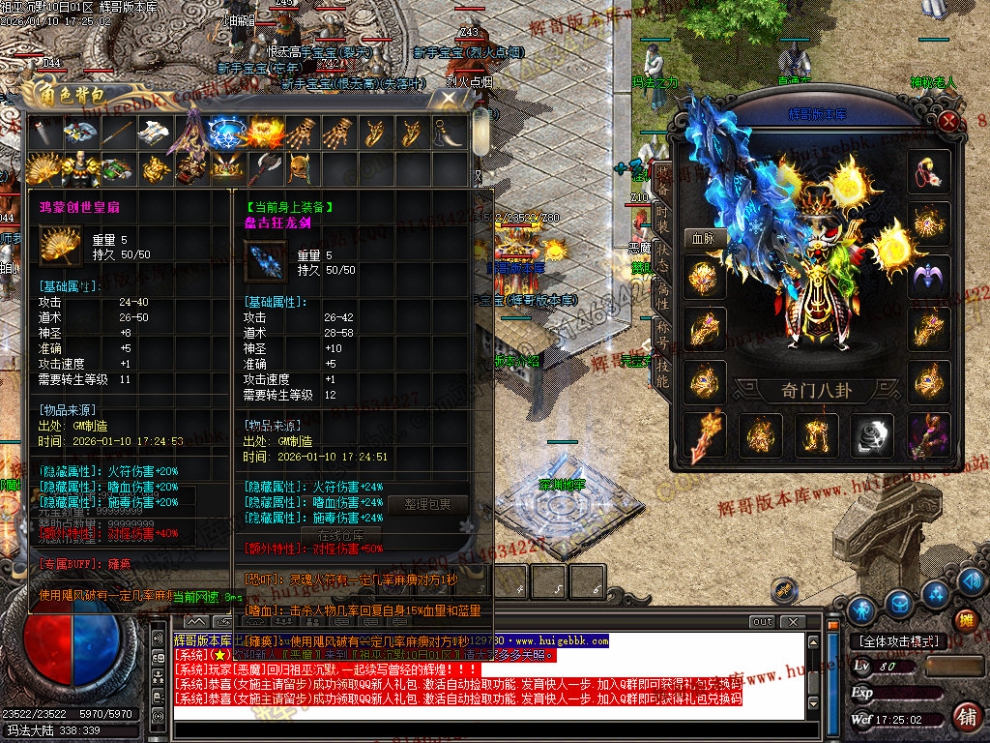990x743 pixels.
Task: Select the golden fan item in backpack
Action: click(44, 168)
